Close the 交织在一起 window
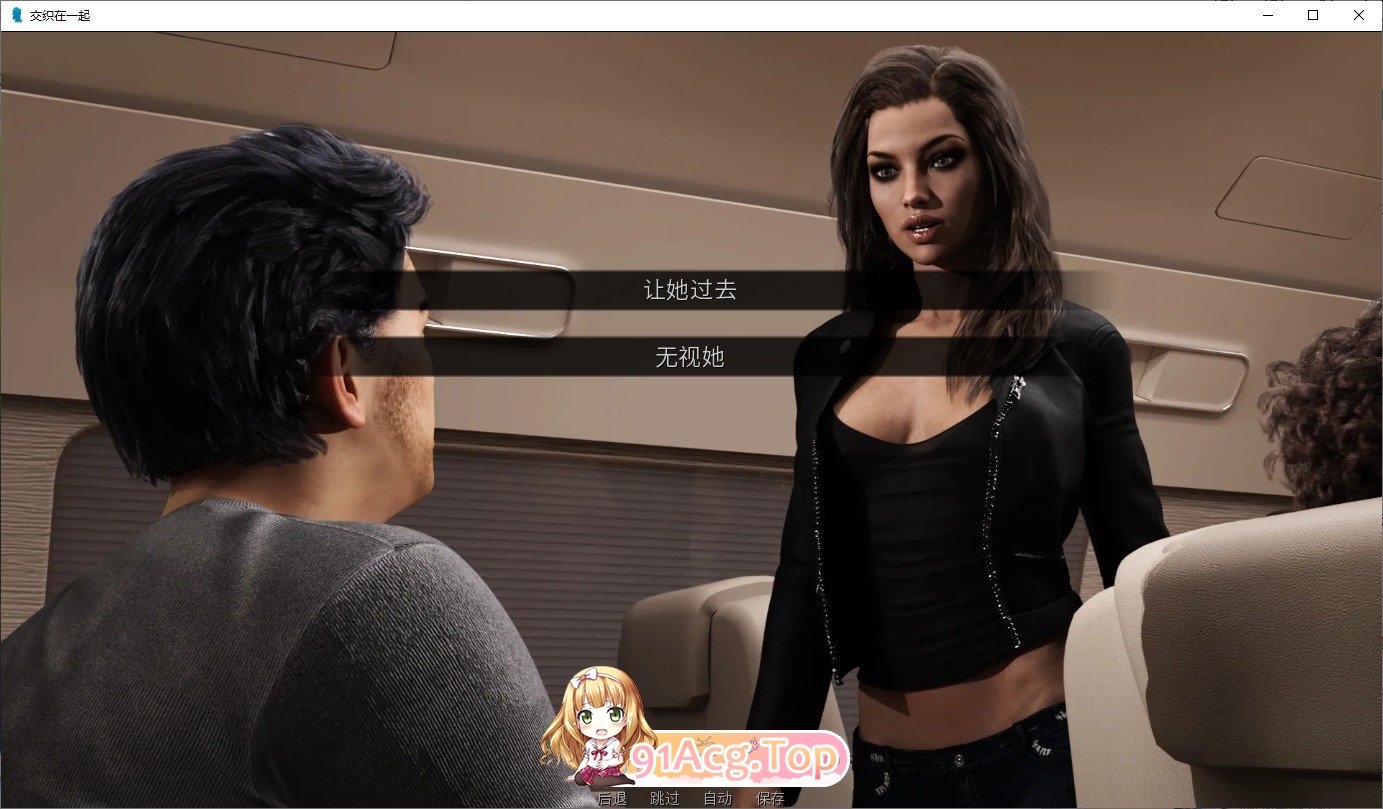Image resolution: width=1383 pixels, height=809 pixels. click(1358, 15)
